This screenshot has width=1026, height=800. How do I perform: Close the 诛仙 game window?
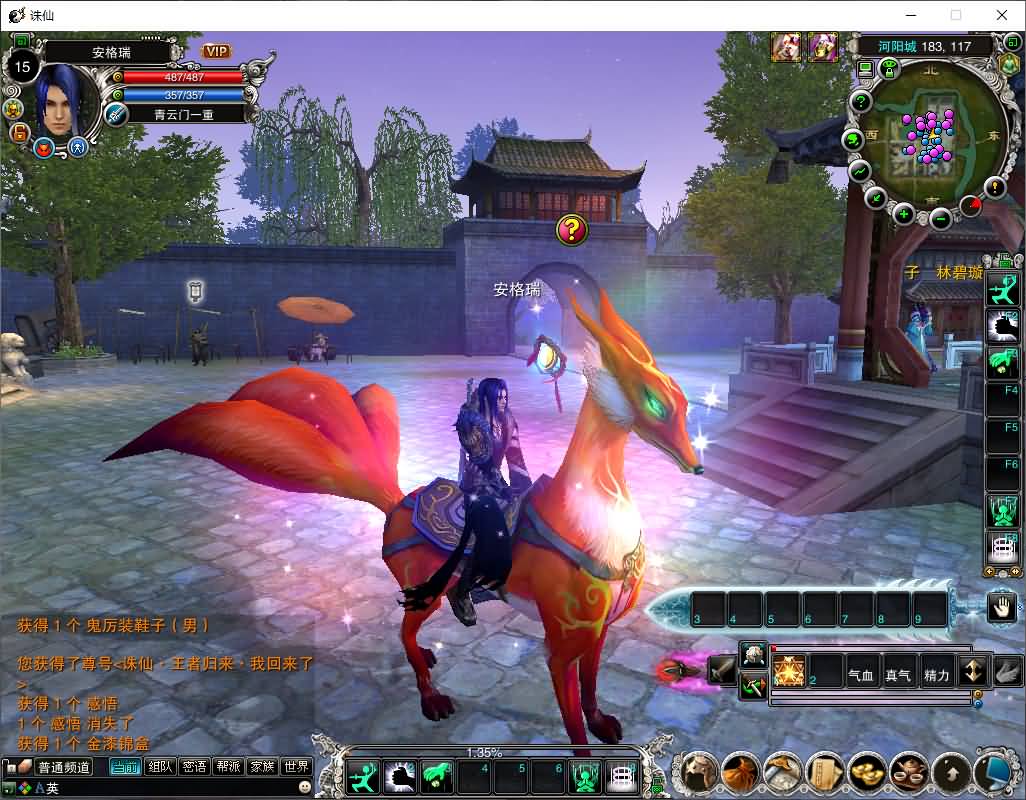[1002, 15]
